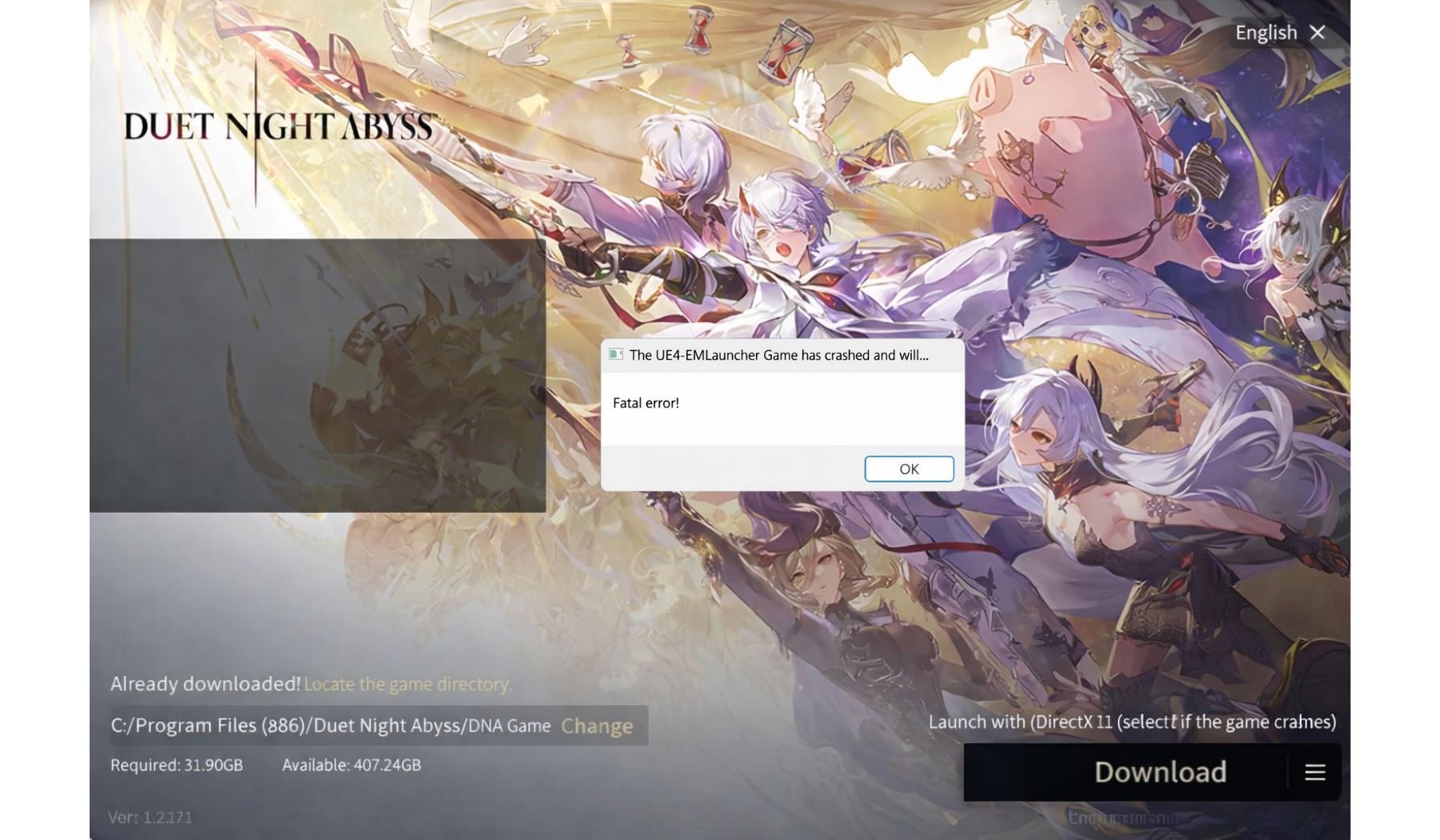Click the X to close the launcher
Viewport: 1440px width, 840px height.
[1318, 32]
